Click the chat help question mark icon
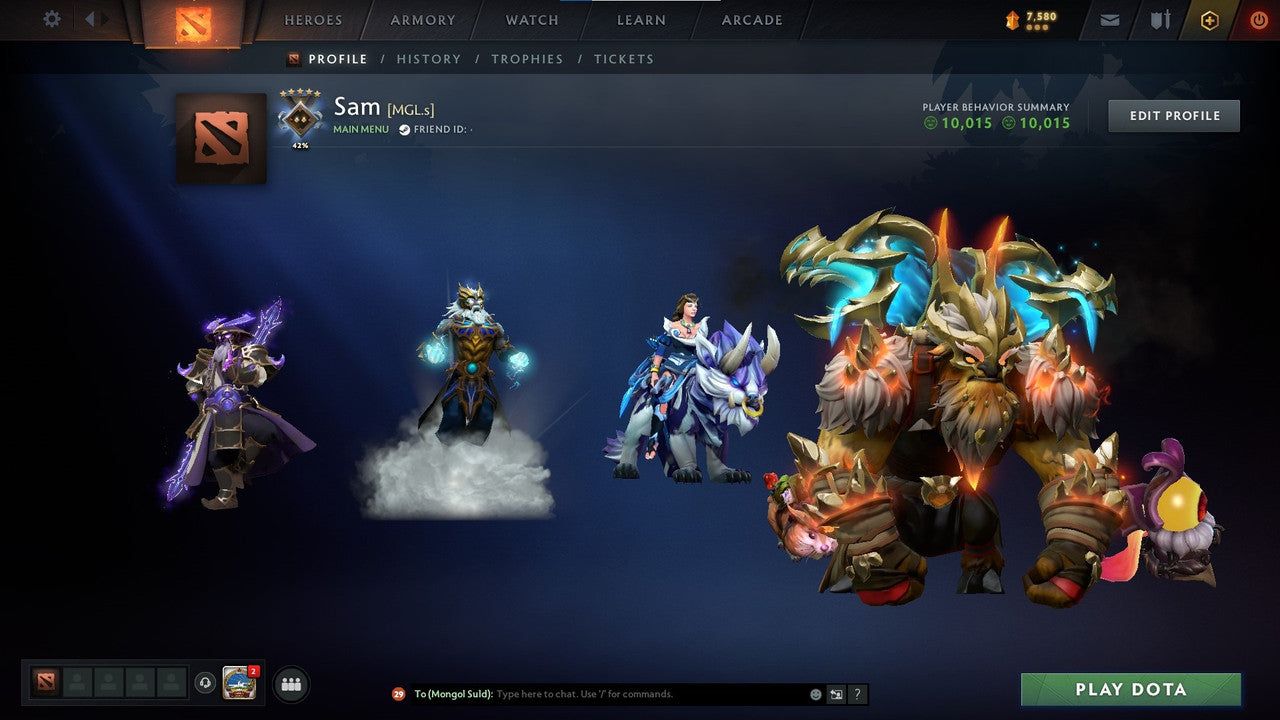Screen dimensions: 1280x720 click(856, 694)
